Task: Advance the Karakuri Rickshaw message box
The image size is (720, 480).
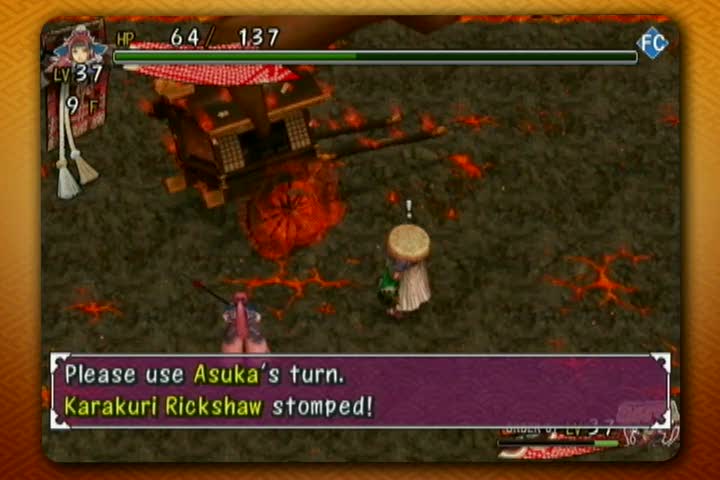Action: coord(360,391)
